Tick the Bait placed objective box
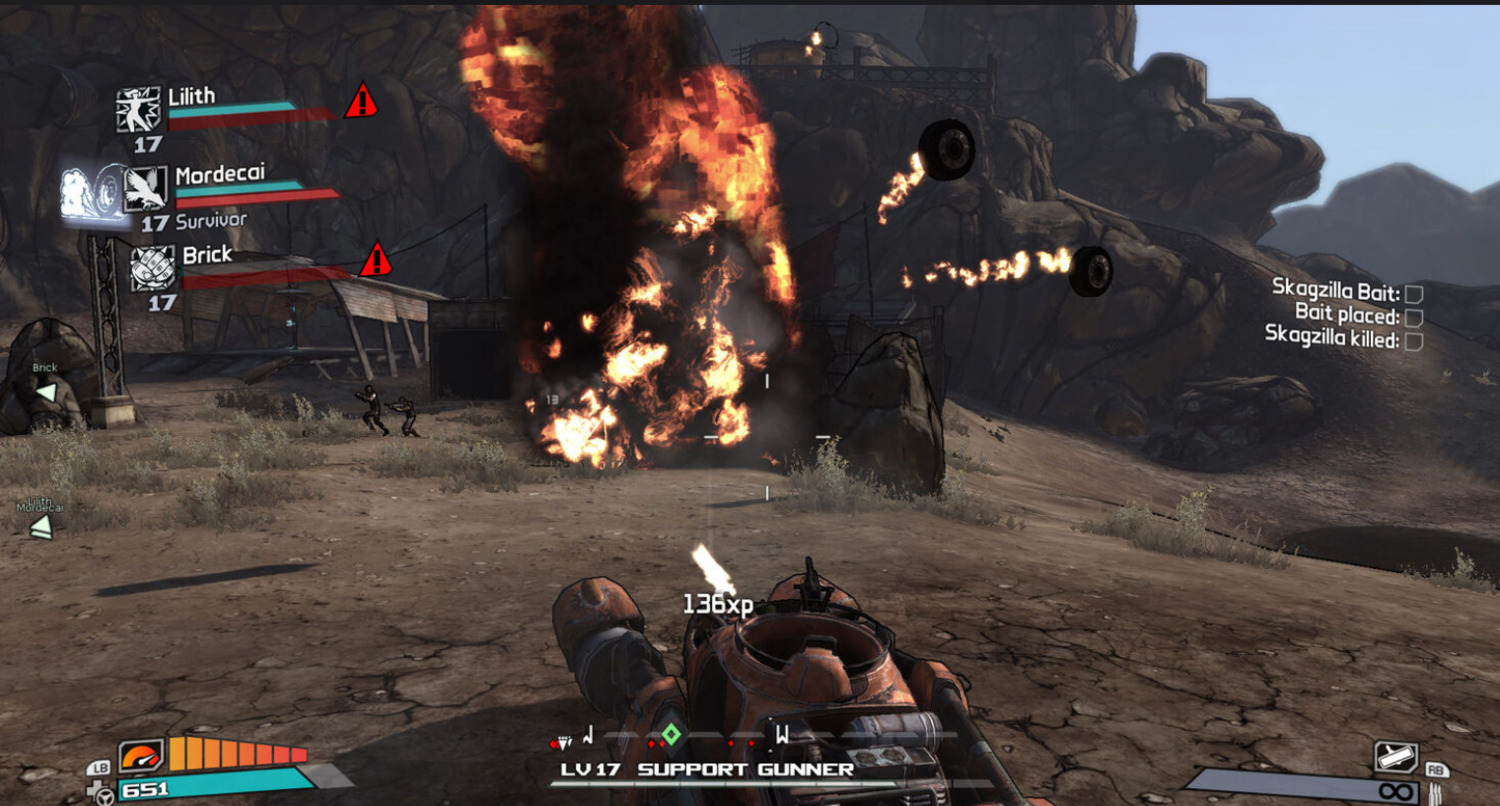This screenshot has height=806, width=1500. click(1414, 317)
